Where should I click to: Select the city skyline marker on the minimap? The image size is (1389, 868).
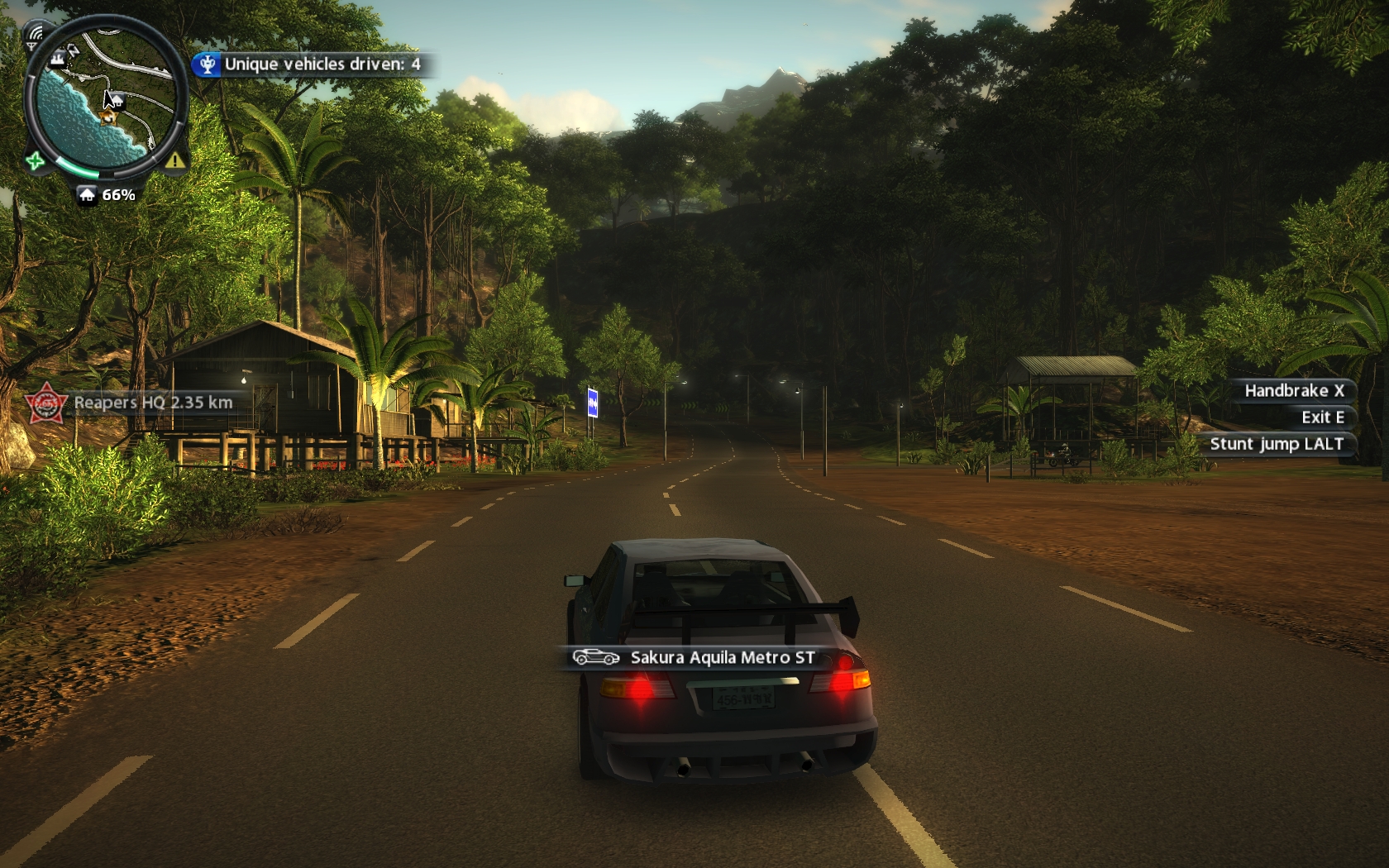coord(58,57)
